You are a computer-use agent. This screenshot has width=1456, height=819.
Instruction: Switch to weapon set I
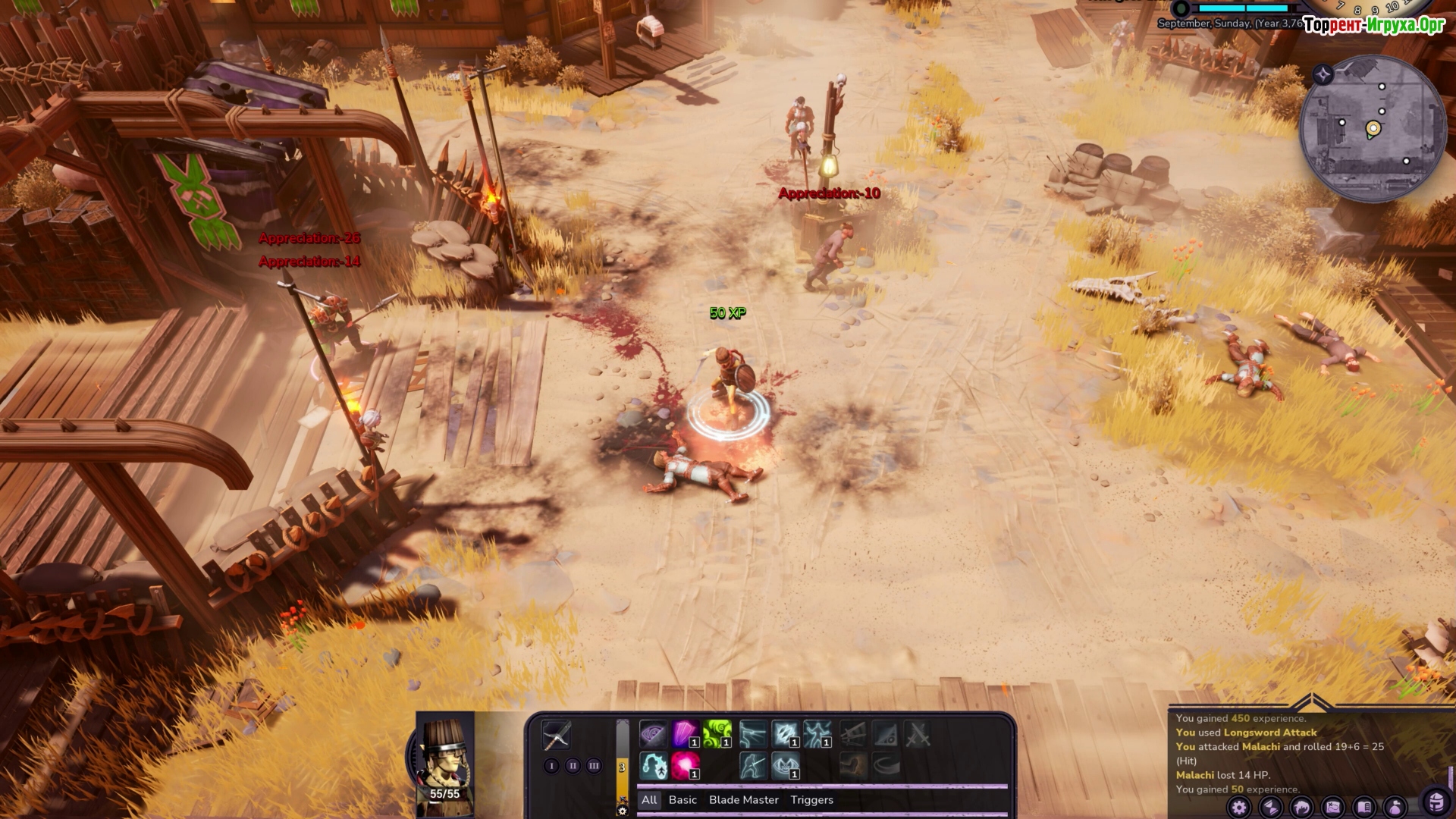pyautogui.click(x=551, y=766)
